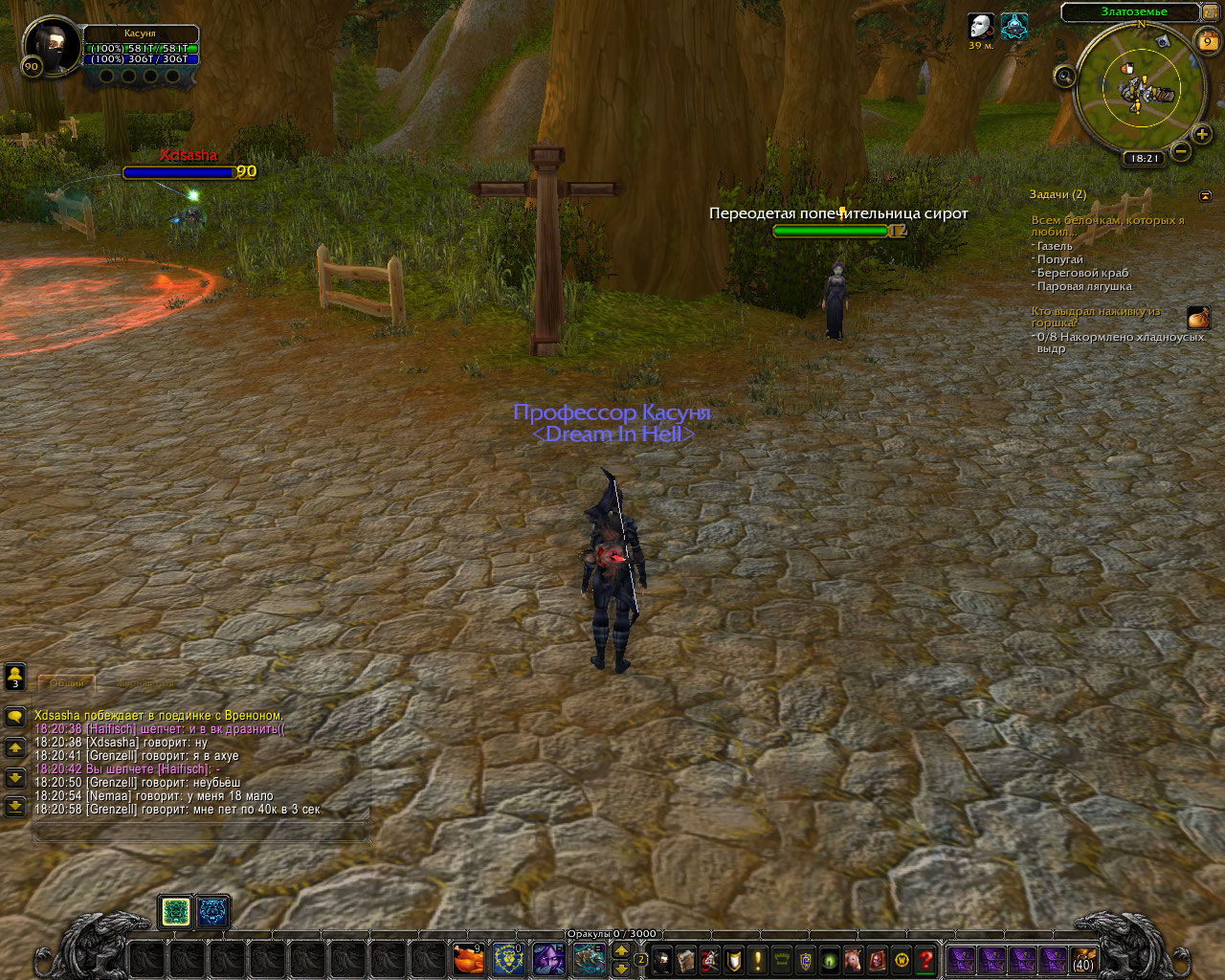Screen dimensions: 1225x980
Task: Open the social button showing 3
Action: [x=15, y=677]
